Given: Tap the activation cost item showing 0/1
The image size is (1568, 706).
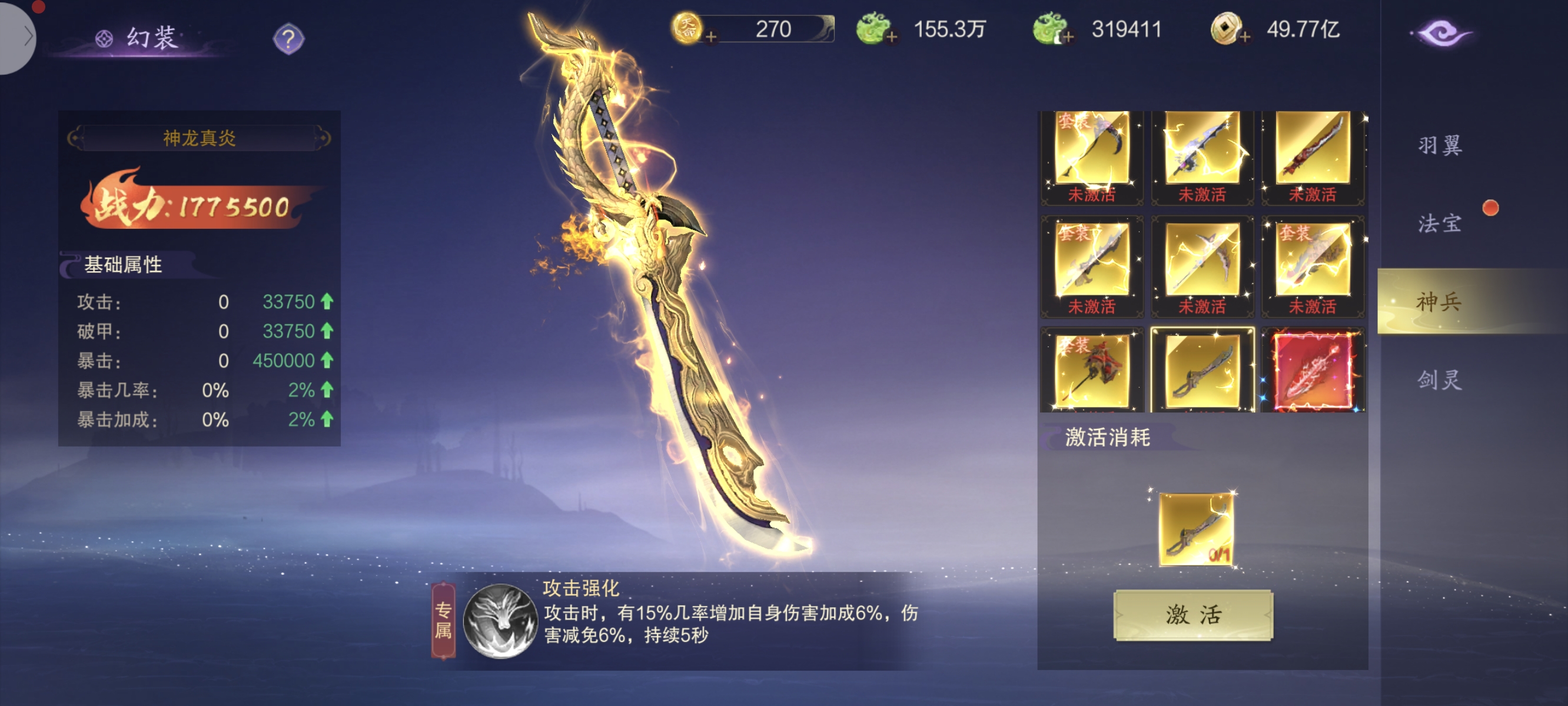Looking at the screenshot, I should [x=1196, y=529].
